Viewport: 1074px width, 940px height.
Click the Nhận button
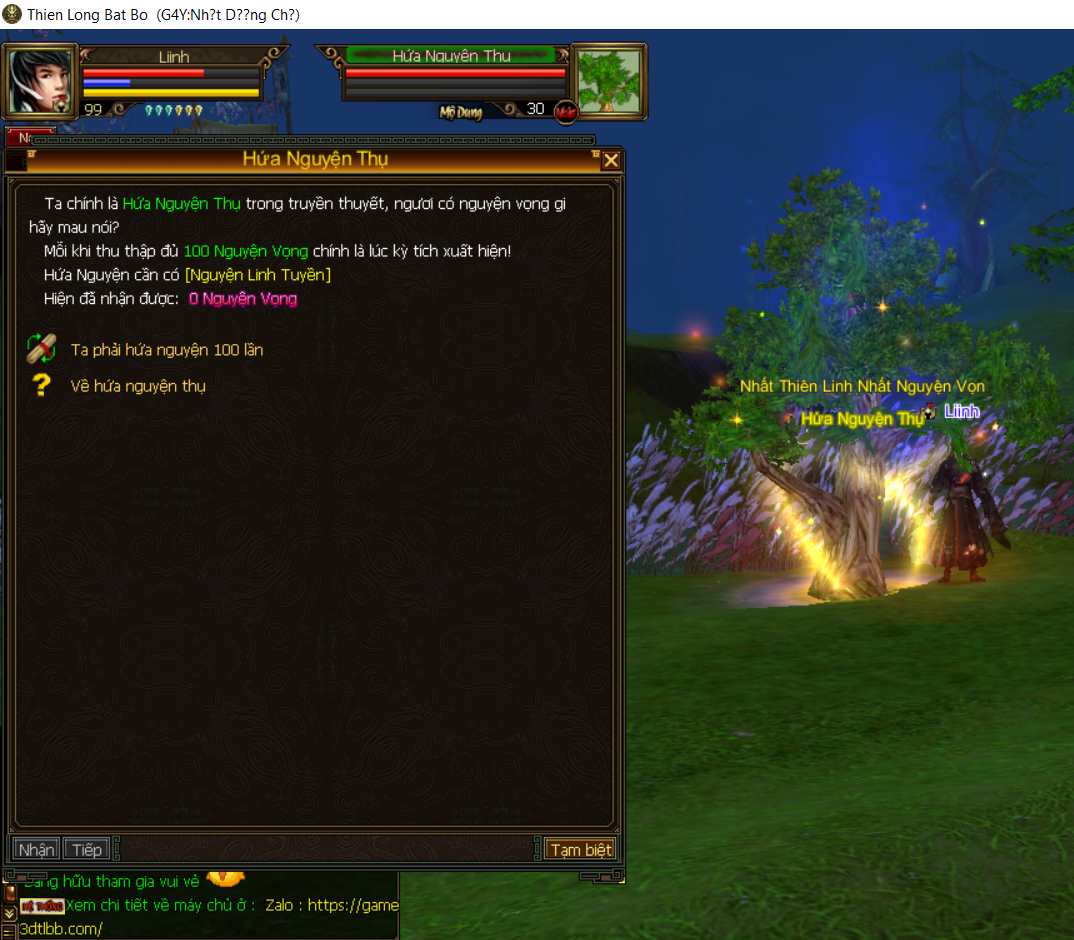coord(36,849)
